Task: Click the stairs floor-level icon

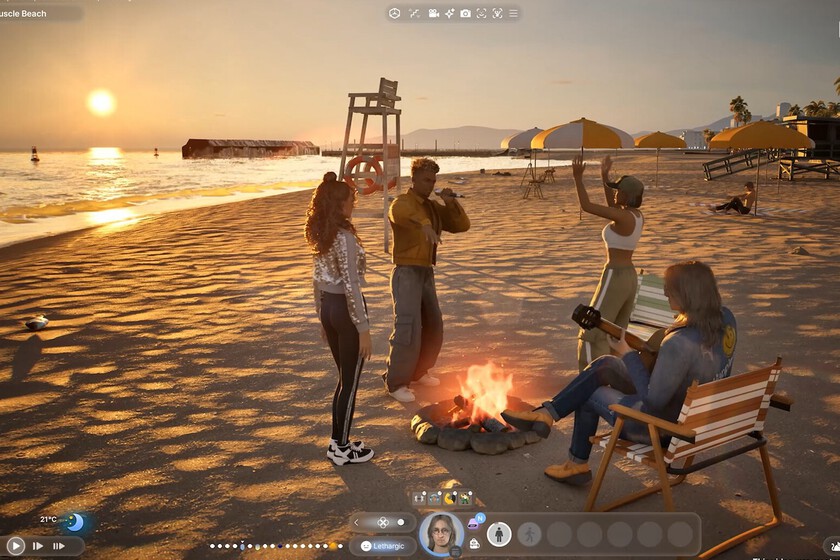Action: coord(414,13)
